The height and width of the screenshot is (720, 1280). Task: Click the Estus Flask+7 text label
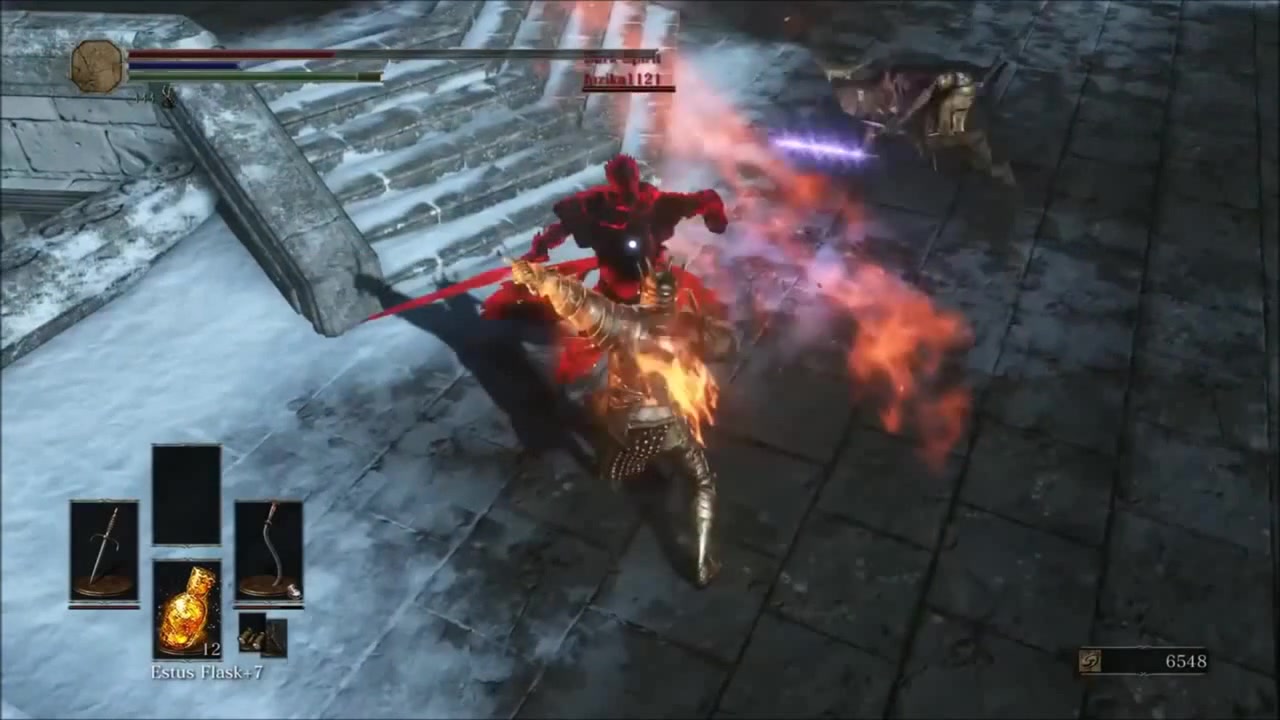208,672
